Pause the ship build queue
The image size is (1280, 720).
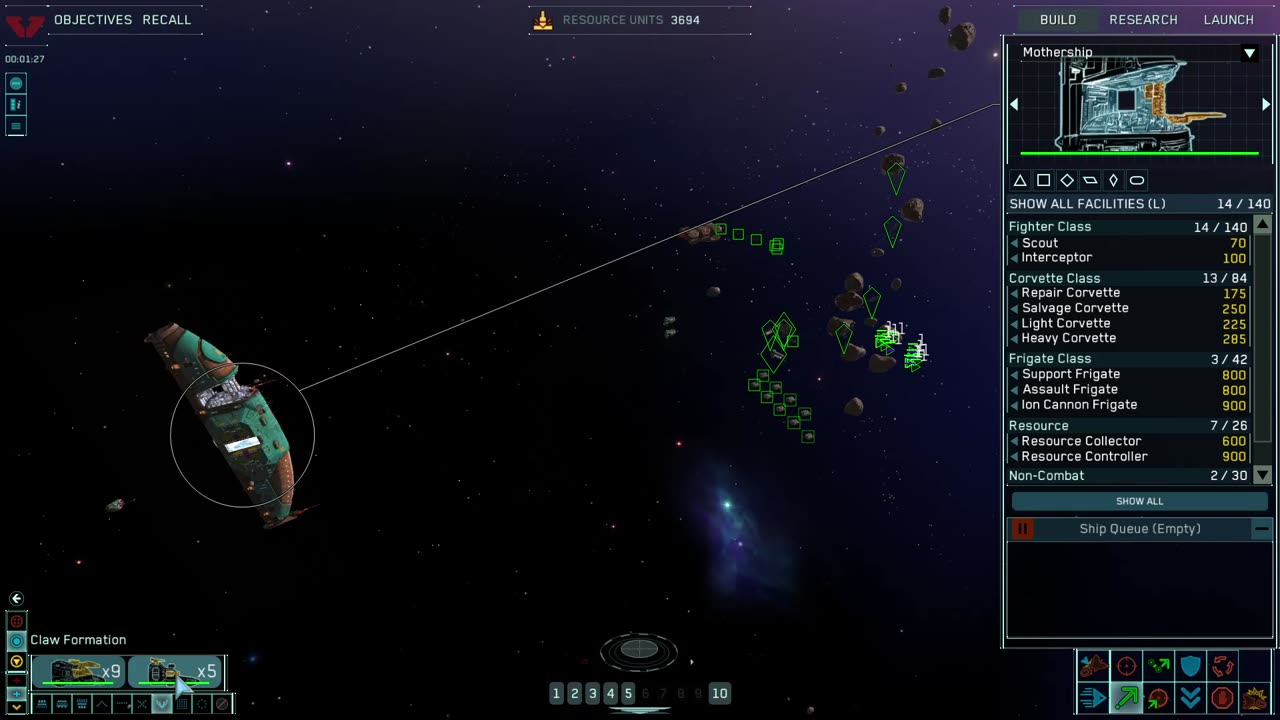1022,529
